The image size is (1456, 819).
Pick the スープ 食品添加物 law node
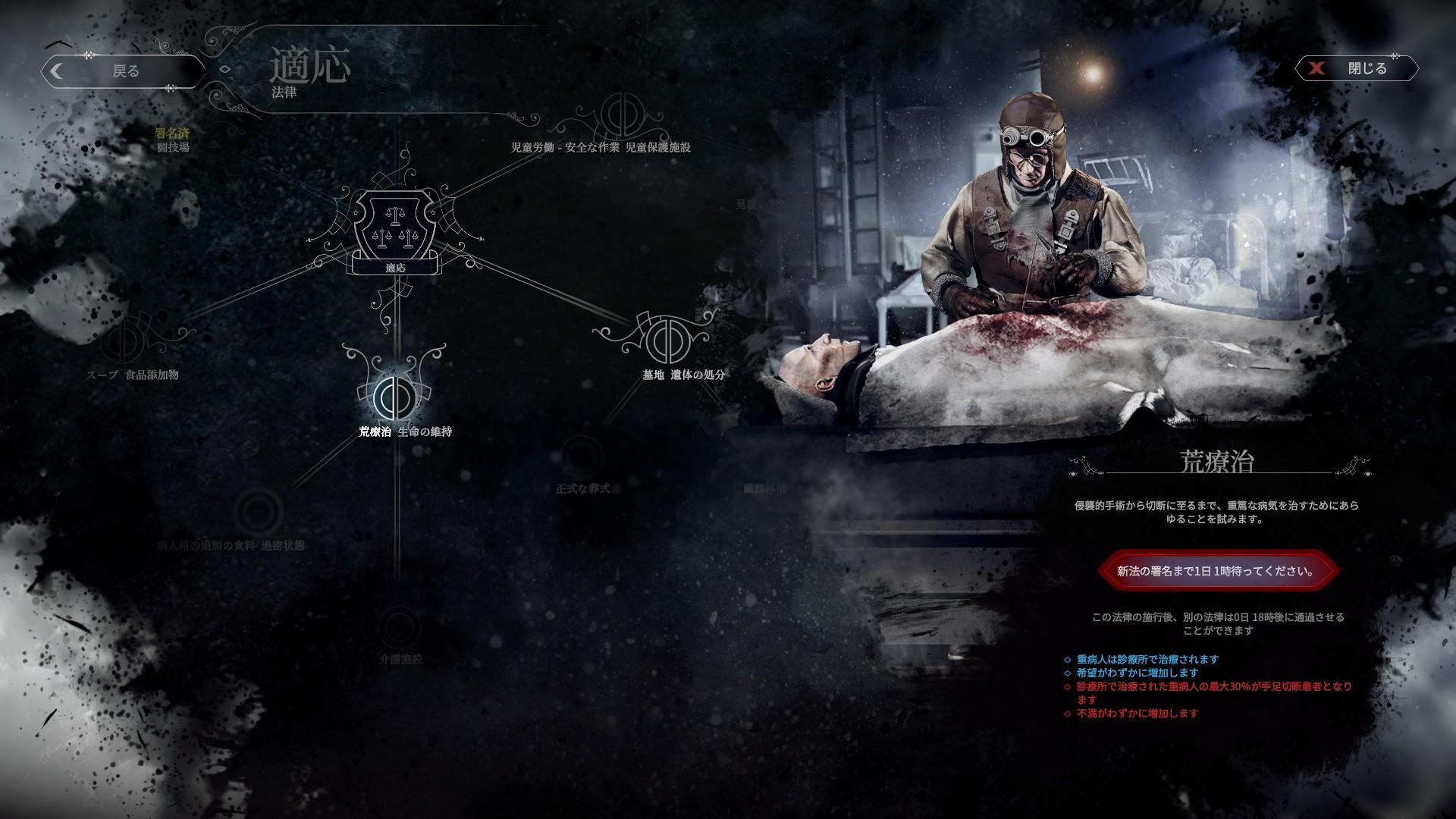pyautogui.click(x=122, y=343)
